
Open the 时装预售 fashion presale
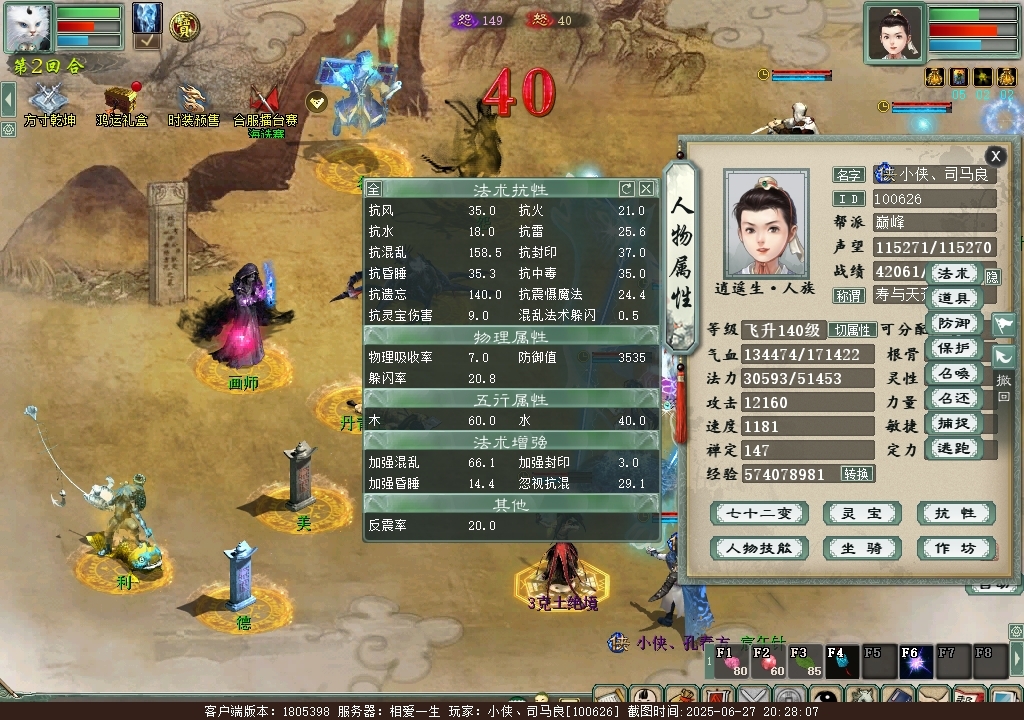coord(193,103)
